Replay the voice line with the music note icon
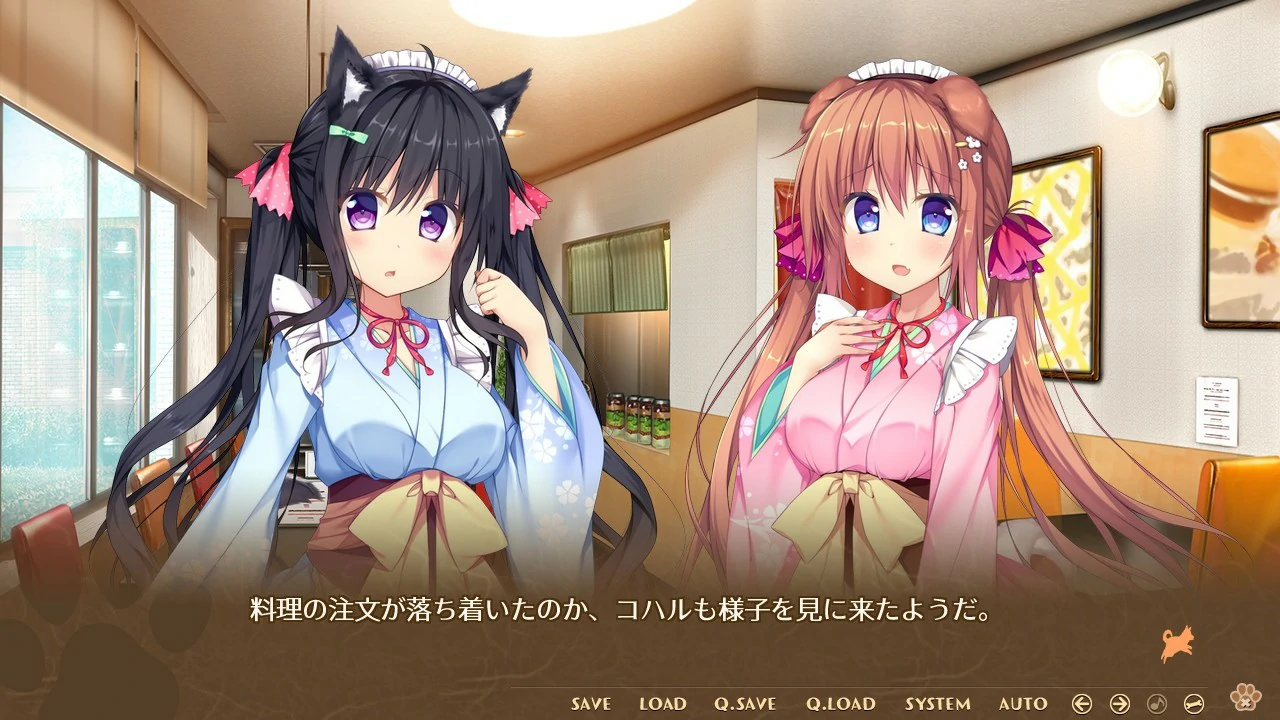 click(1158, 702)
